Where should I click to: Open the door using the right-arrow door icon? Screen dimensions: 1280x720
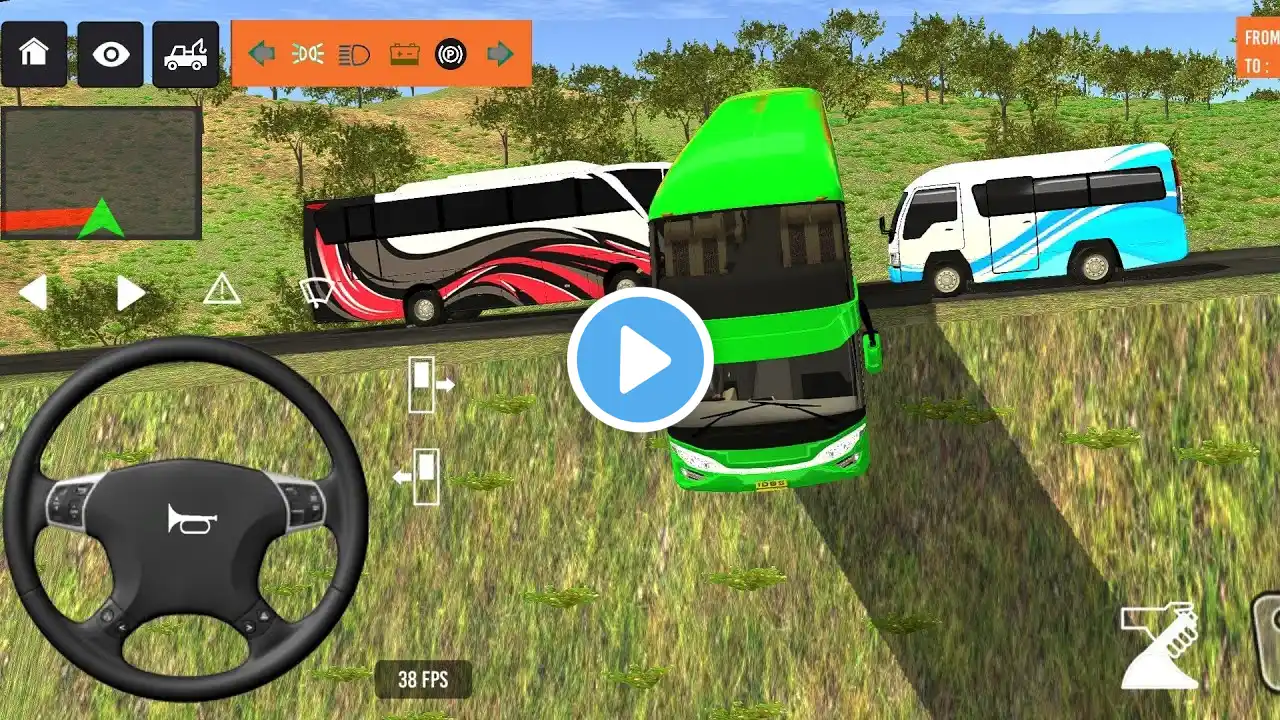tap(430, 384)
